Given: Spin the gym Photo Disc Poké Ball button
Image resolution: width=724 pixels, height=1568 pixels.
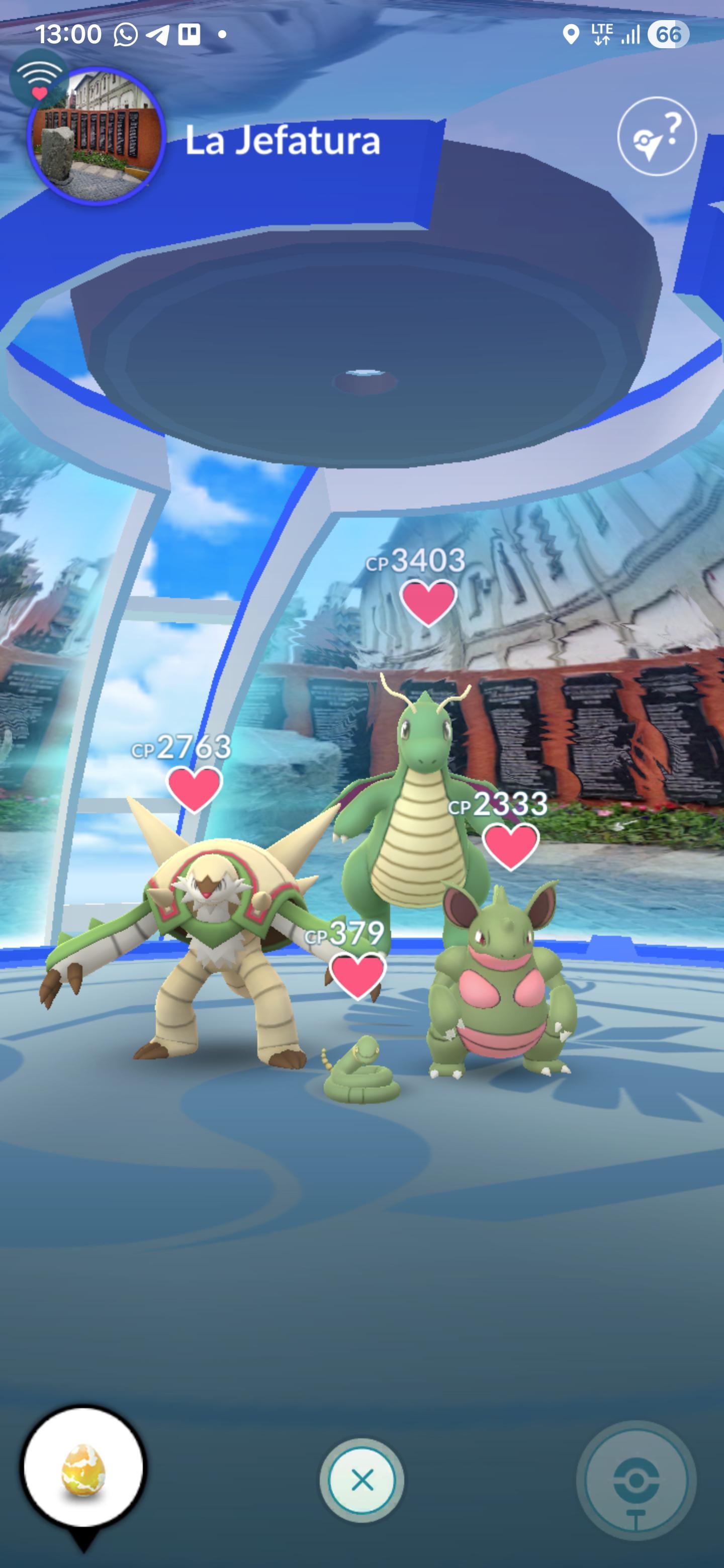Looking at the screenshot, I should (636, 1481).
